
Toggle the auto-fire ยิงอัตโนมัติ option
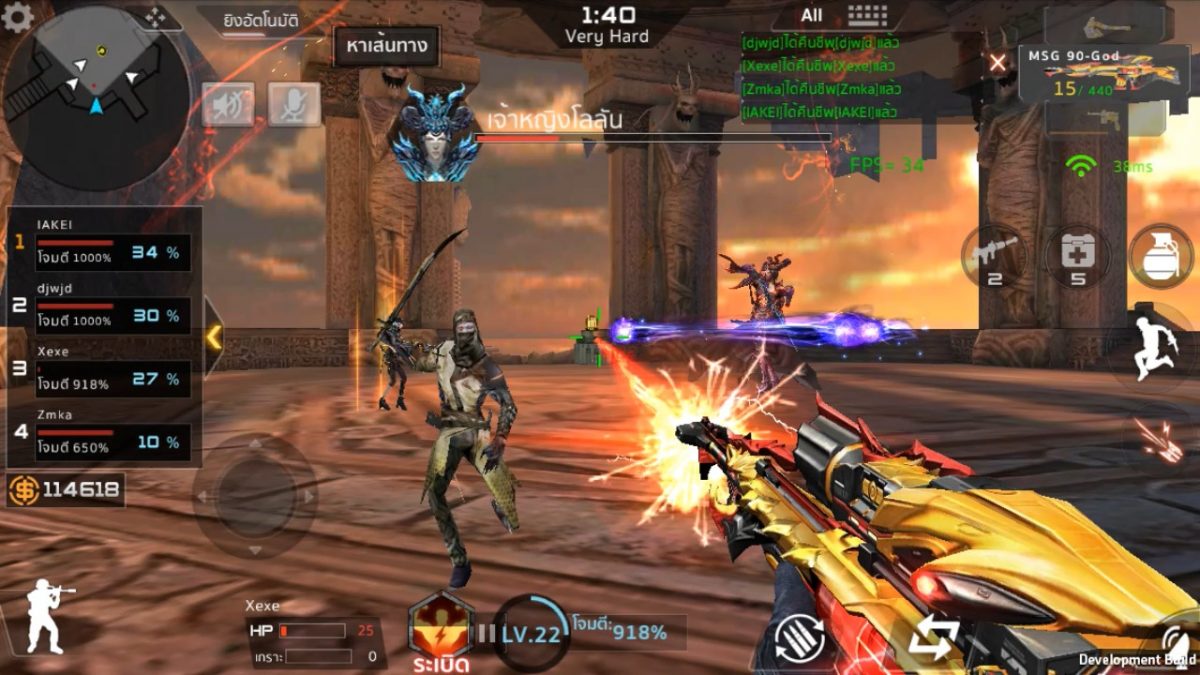[x=262, y=19]
